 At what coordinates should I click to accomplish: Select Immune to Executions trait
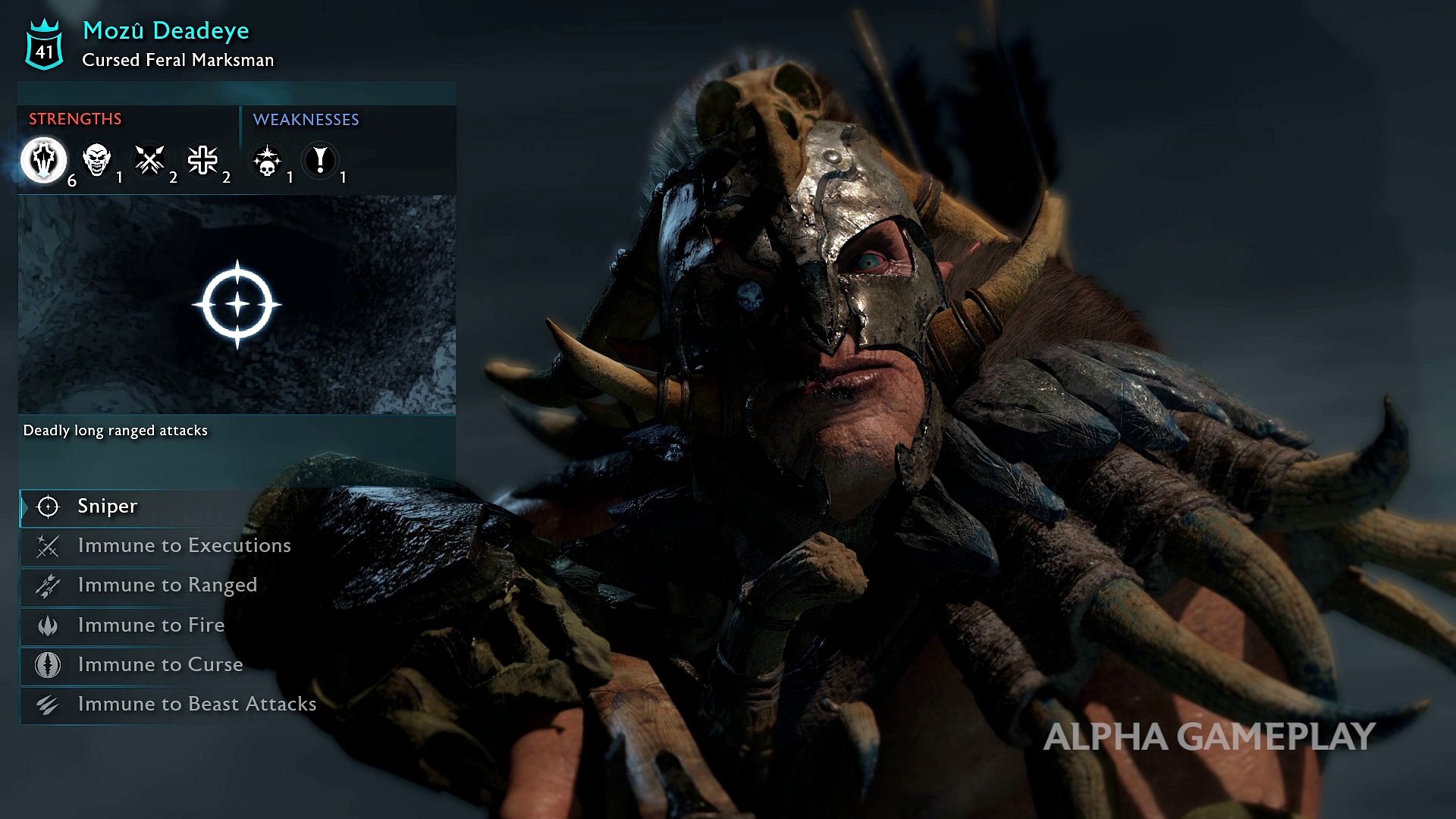pos(184,546)
